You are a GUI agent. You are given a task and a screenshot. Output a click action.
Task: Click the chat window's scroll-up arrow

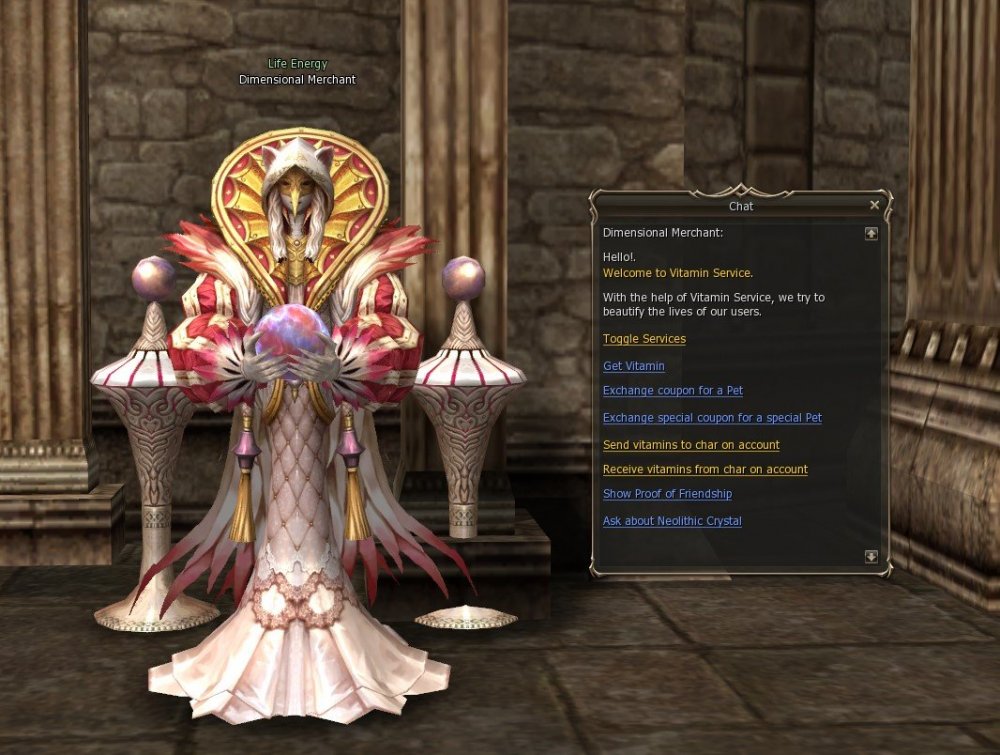coord(871,233)
